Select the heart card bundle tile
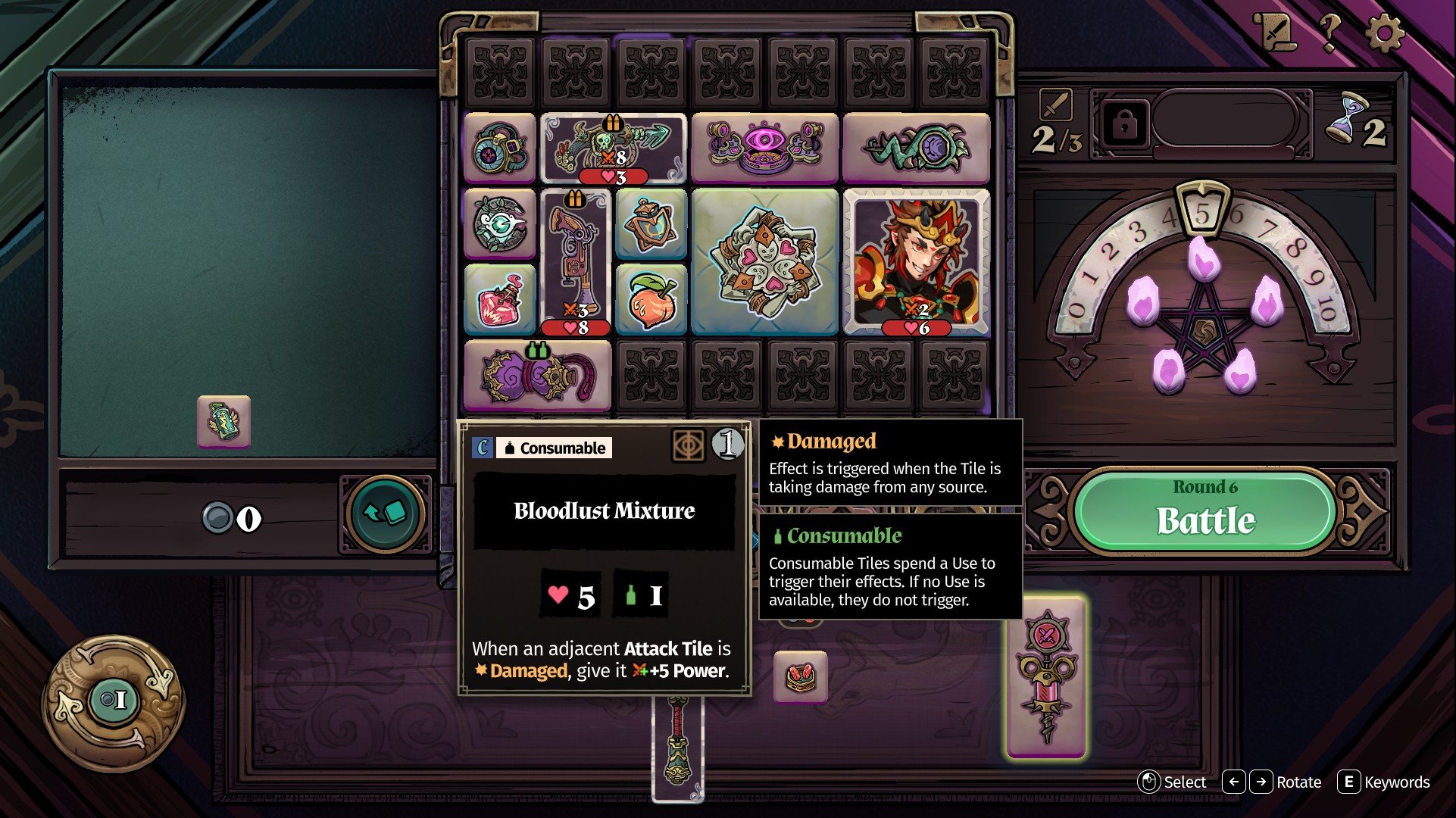 tap(764, 261)
